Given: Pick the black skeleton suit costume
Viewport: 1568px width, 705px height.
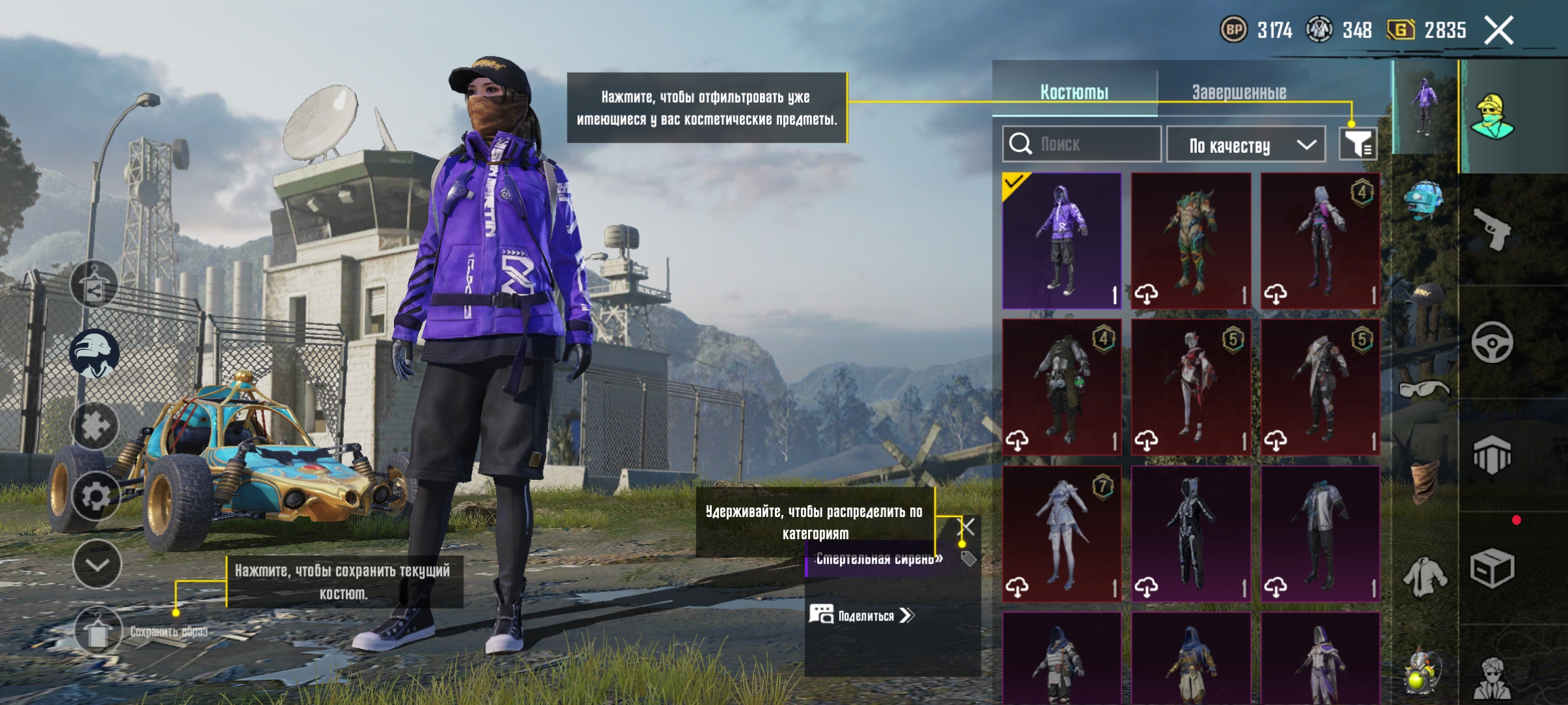Looking at the screenshot, I should pos(1191,533).
